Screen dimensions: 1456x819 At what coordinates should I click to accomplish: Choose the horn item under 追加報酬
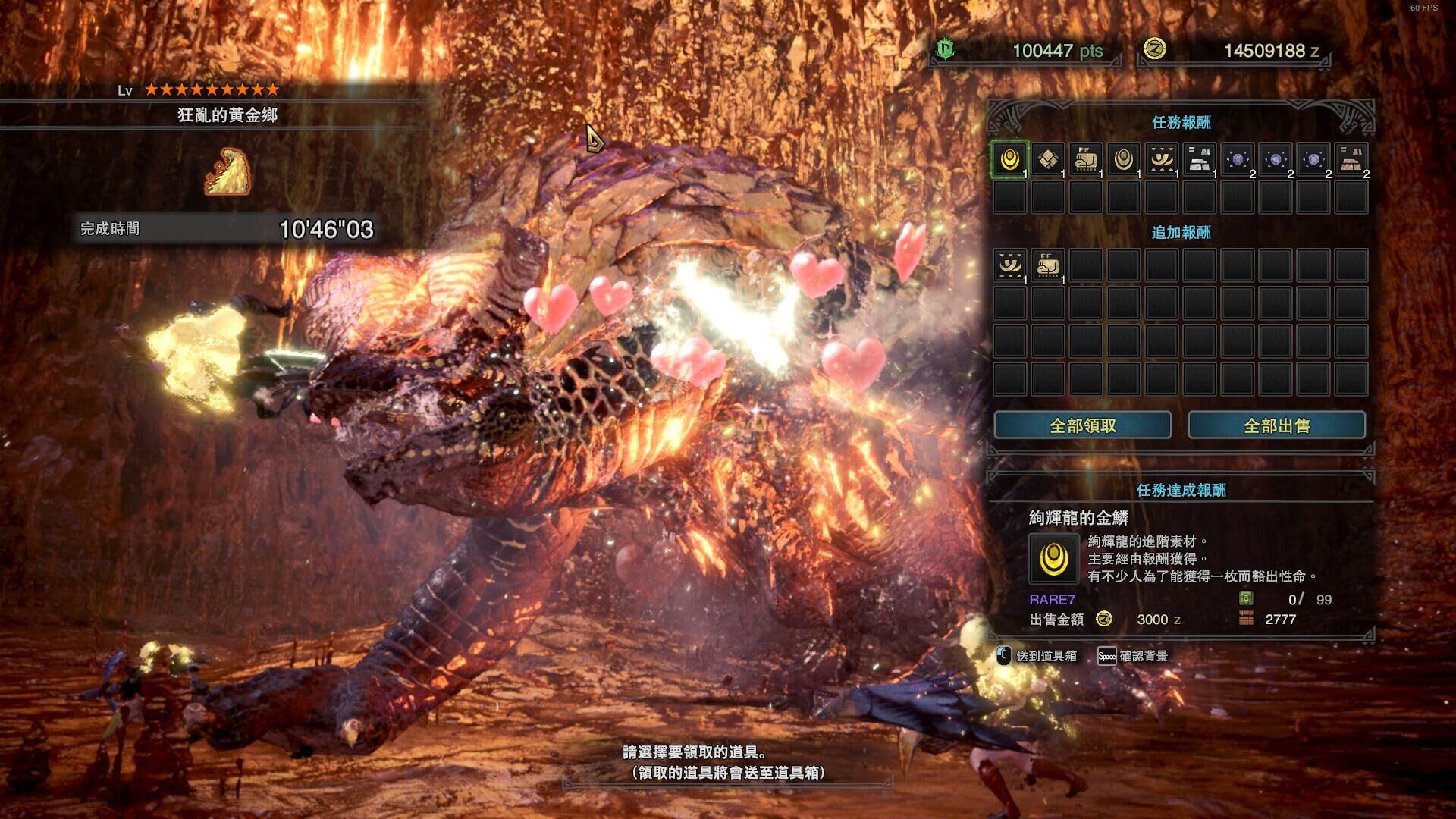click(x=1009, y=265)
